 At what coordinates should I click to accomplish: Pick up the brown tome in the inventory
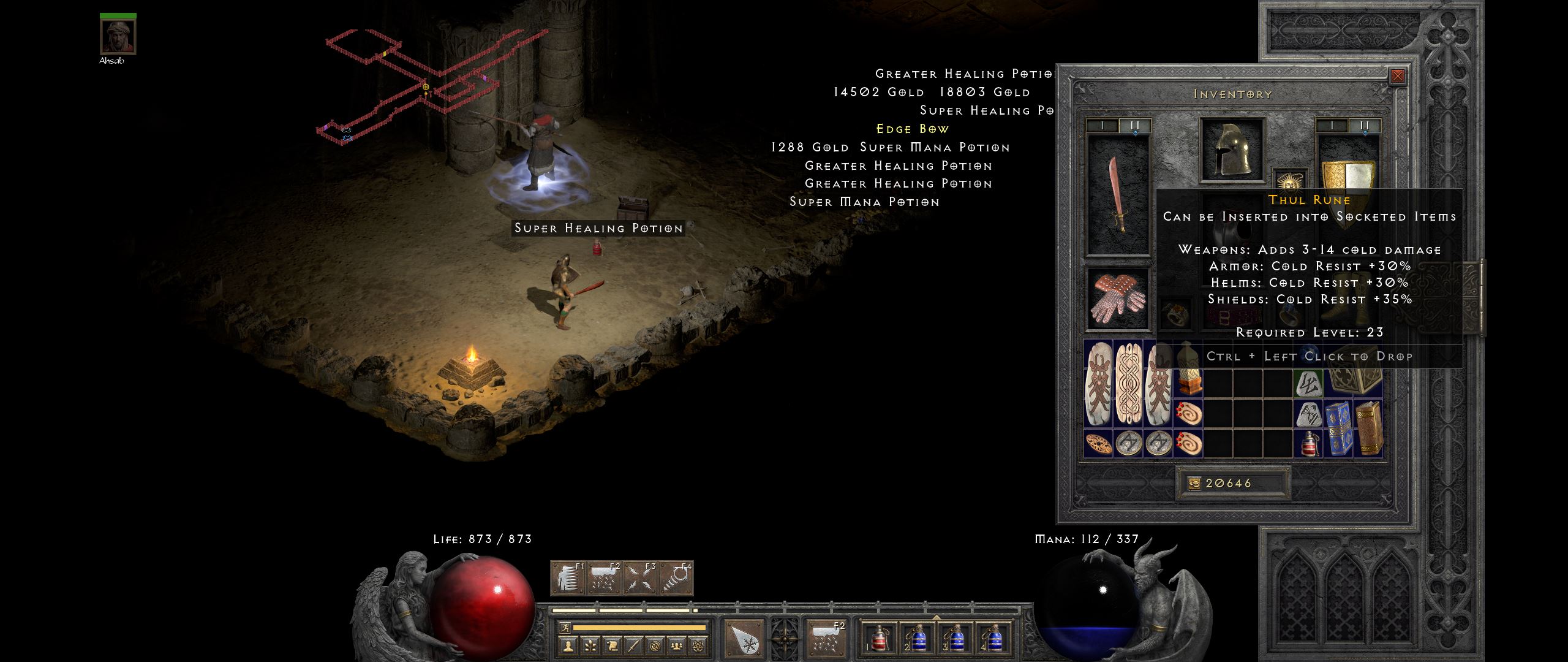coord(1369,428)
